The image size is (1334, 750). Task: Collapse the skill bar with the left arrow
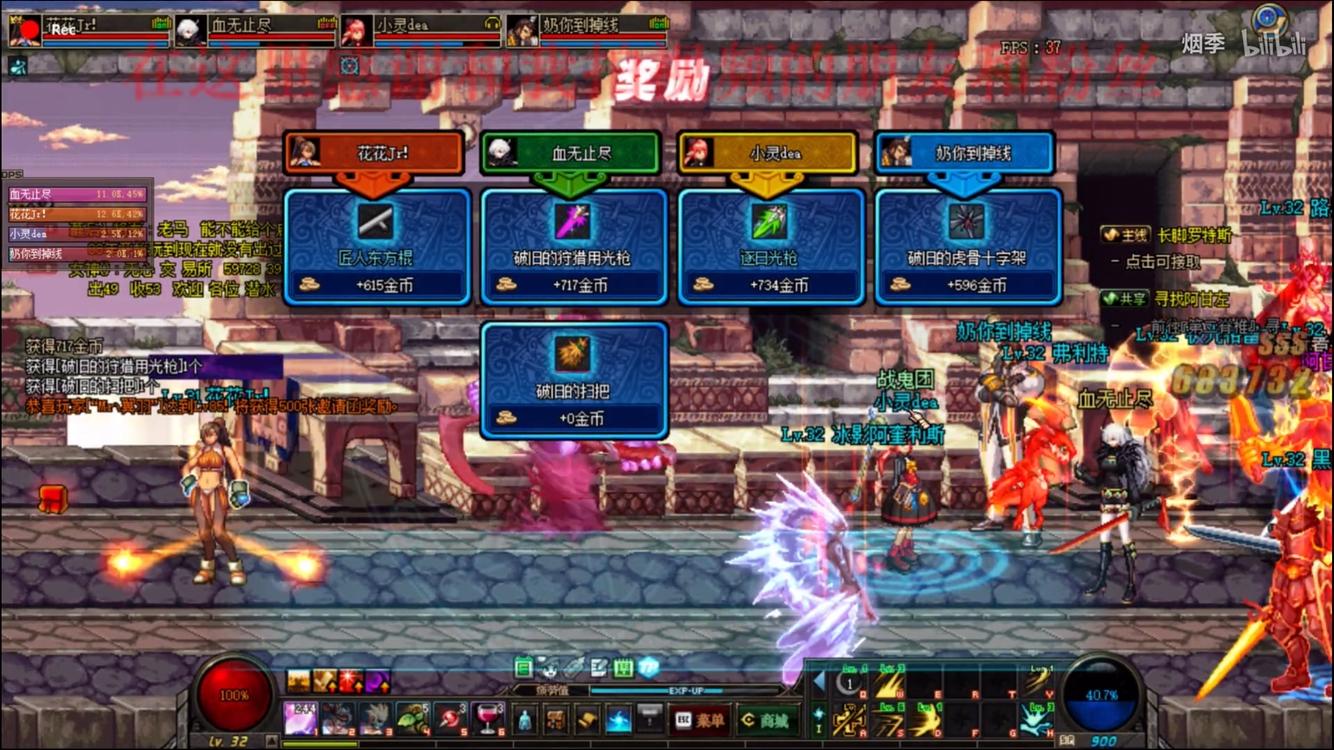pyautogui.click(x=818, y=682)
